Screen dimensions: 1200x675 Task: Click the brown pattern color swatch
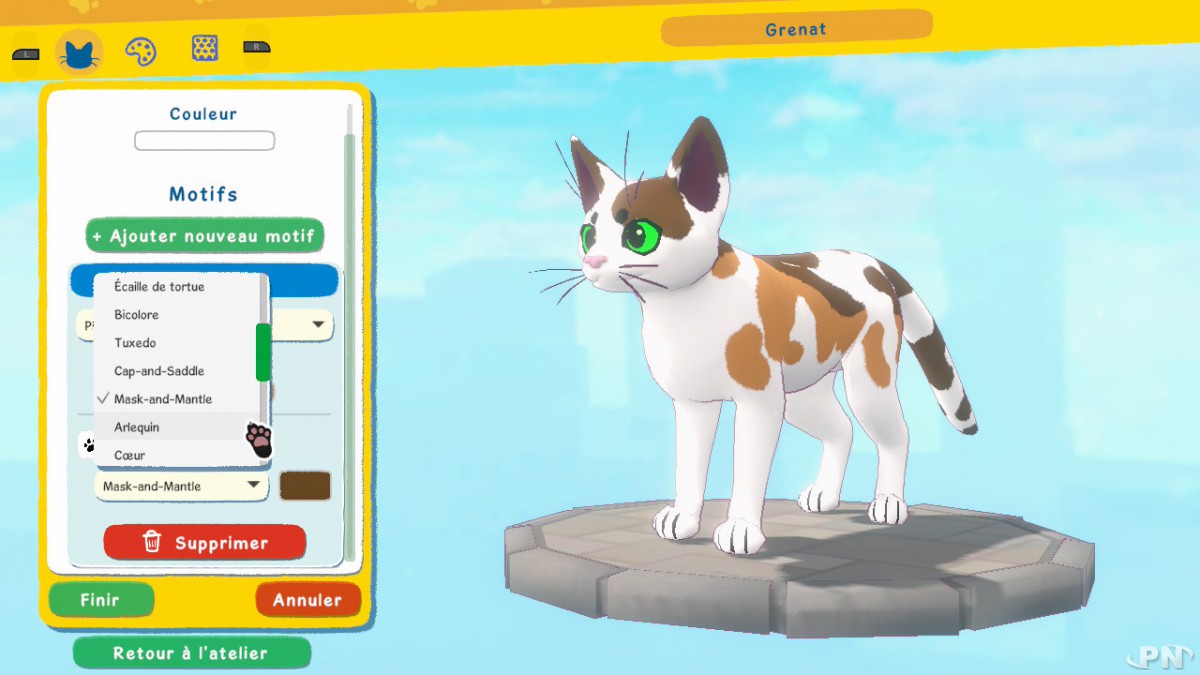point(305,486)
